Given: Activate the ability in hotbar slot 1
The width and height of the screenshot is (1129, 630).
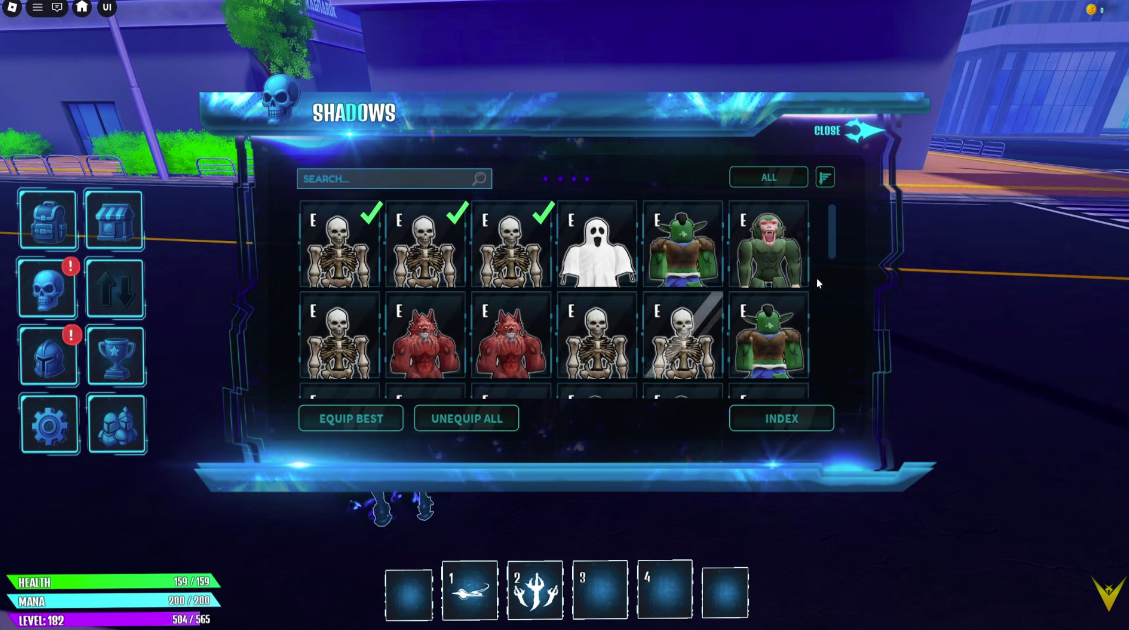Looking at the screenshot, I should click(x=470, y=590).
